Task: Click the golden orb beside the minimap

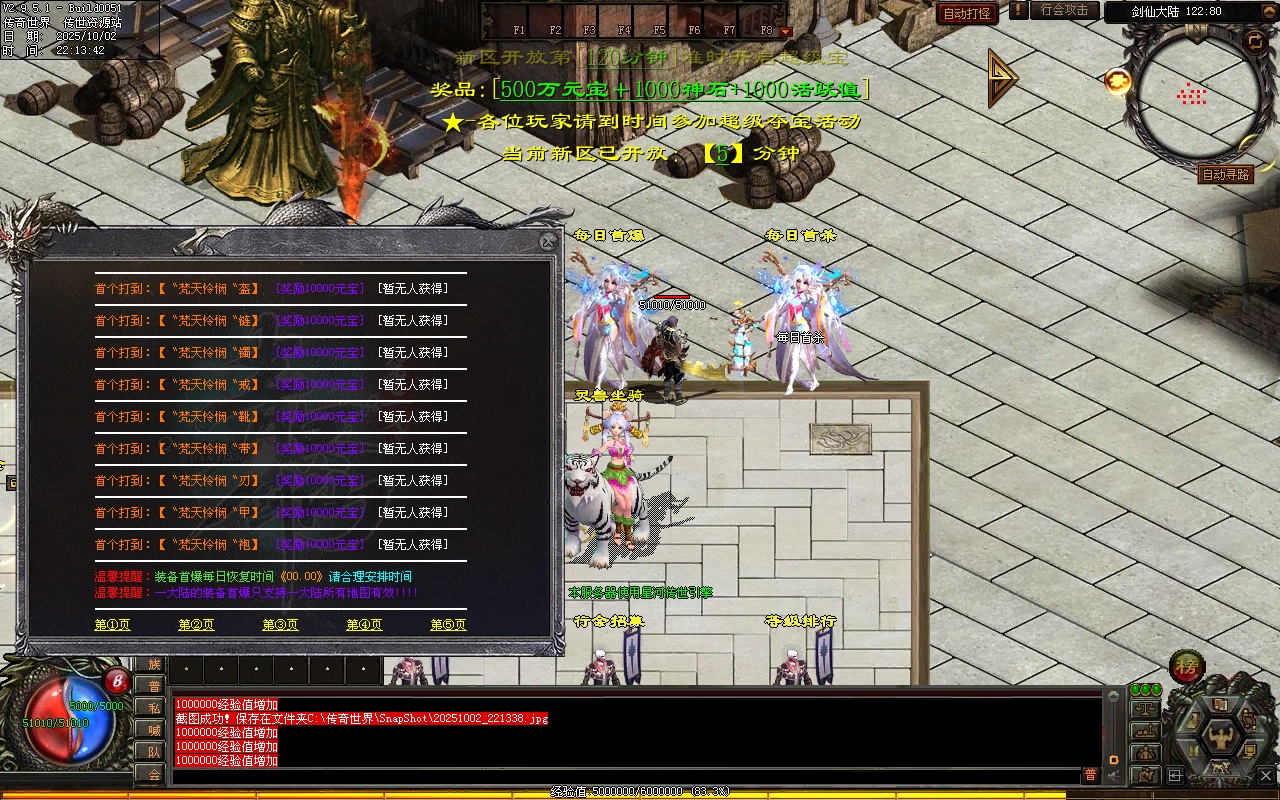Action: pos(1117,81)
